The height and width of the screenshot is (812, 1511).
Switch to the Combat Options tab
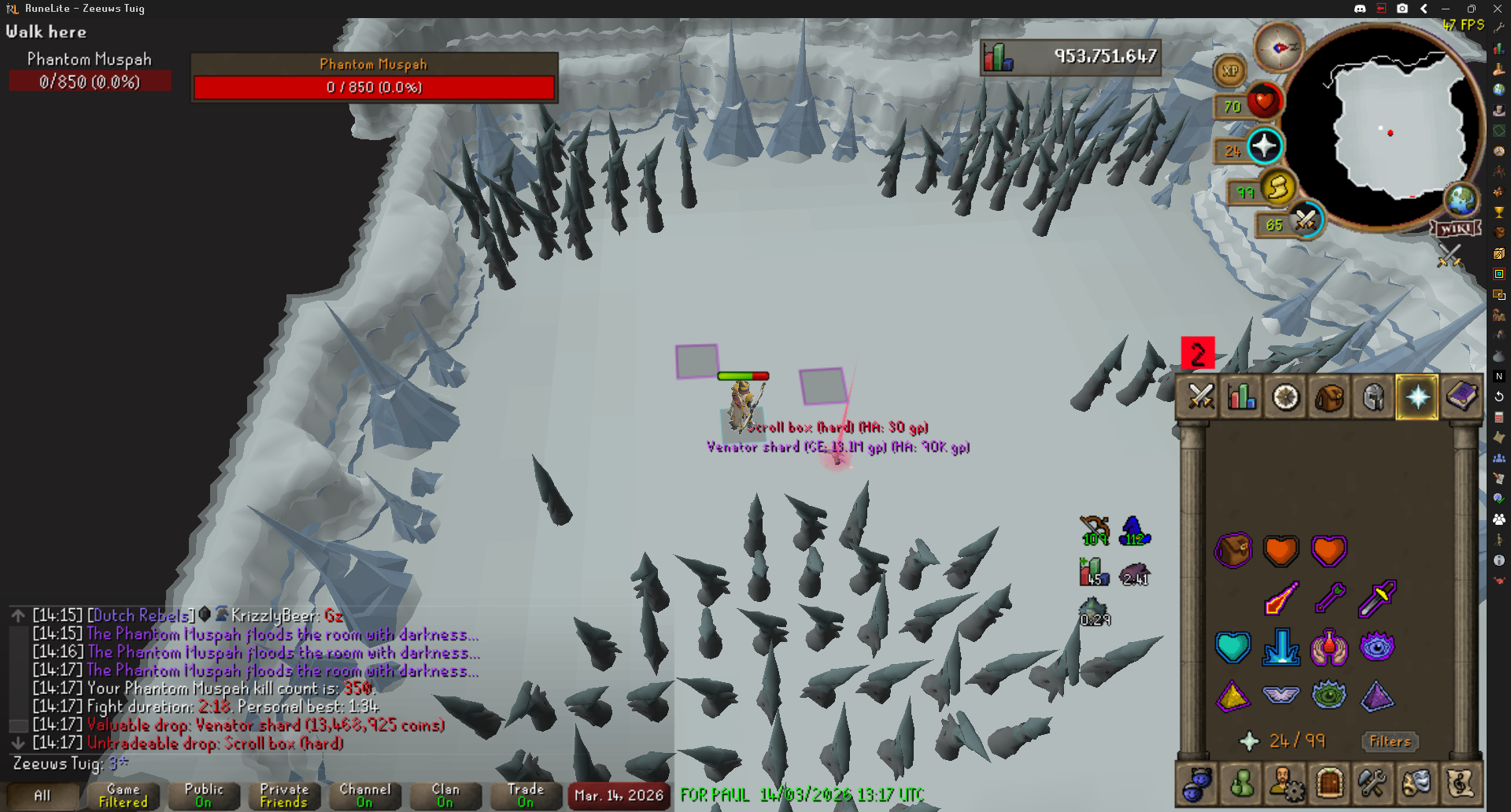pos(1201,397)
